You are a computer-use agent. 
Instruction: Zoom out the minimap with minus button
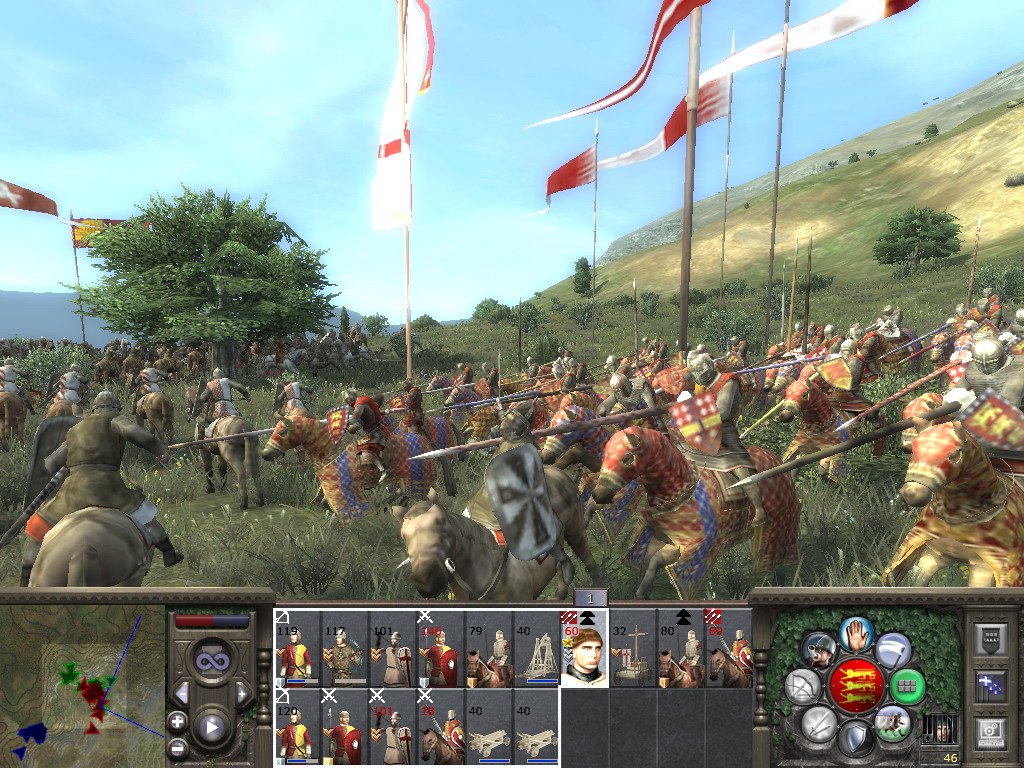(177, 747)
